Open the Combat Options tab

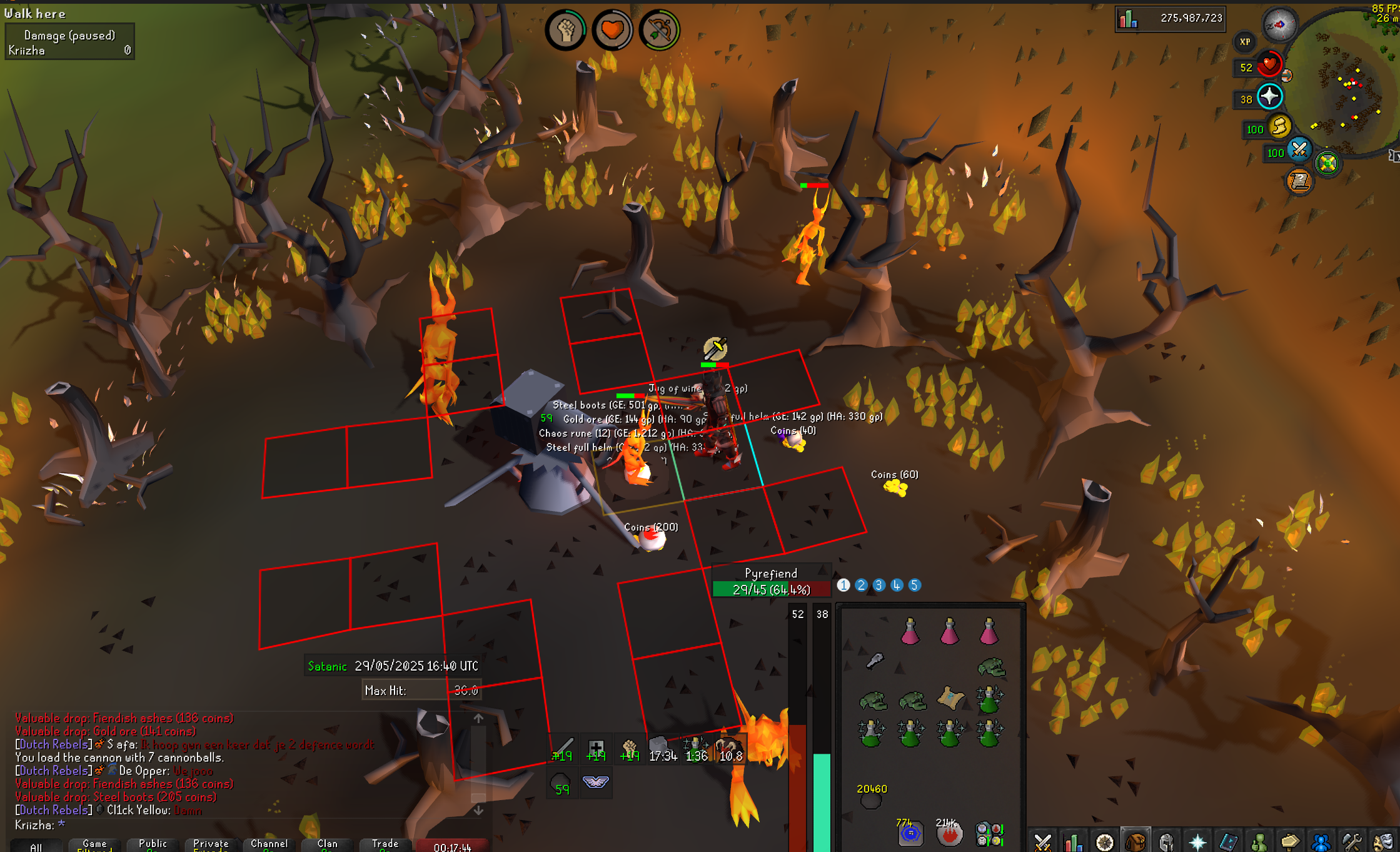[1042, 841]
